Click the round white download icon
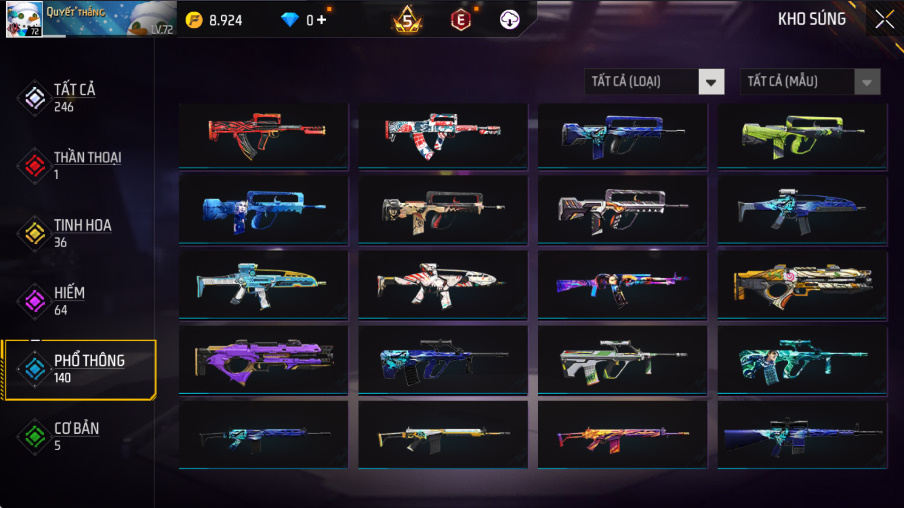 coord(510,19)
